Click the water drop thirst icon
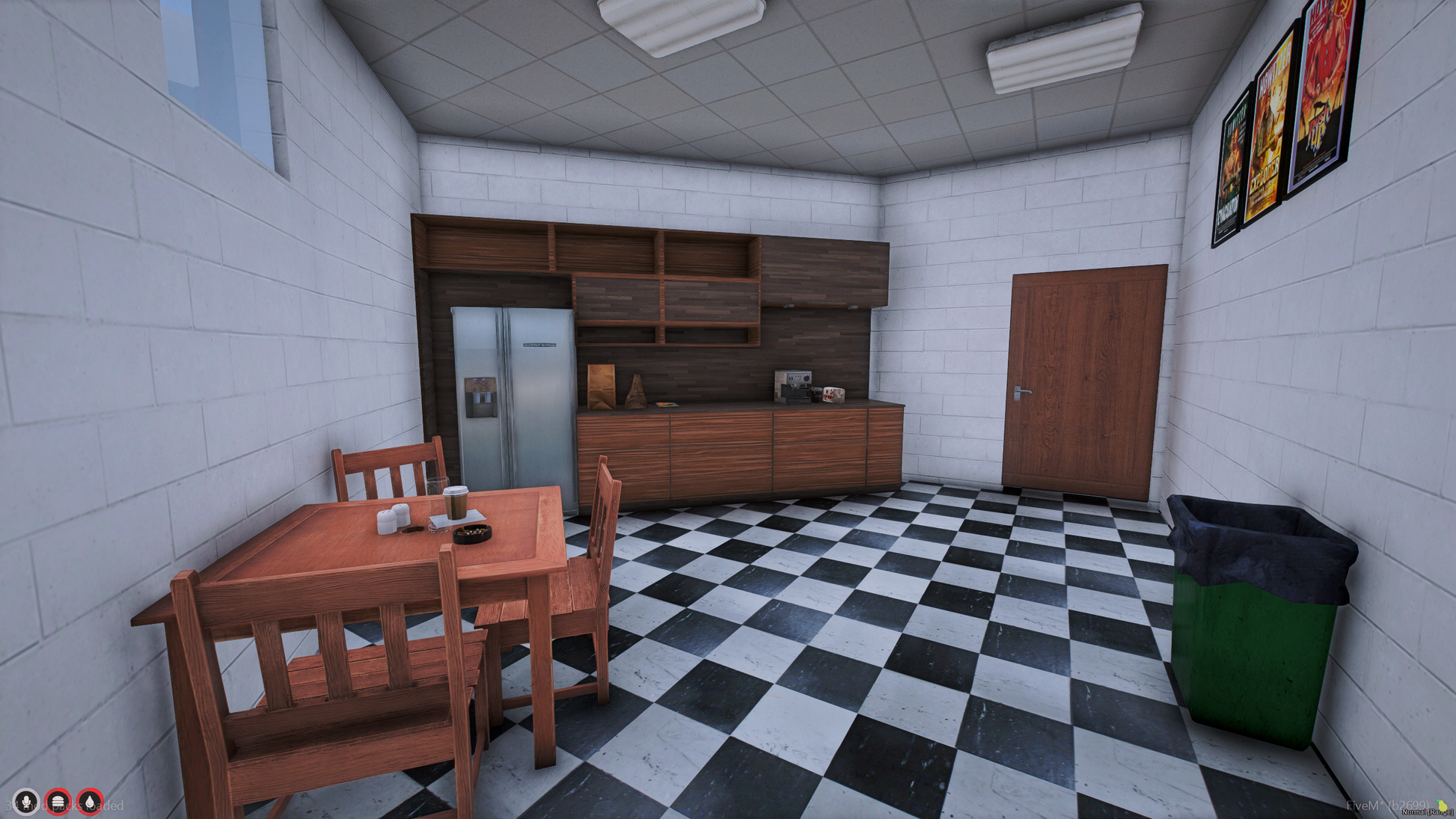This screenshot has height=819, width=1456. coord(90,802)
